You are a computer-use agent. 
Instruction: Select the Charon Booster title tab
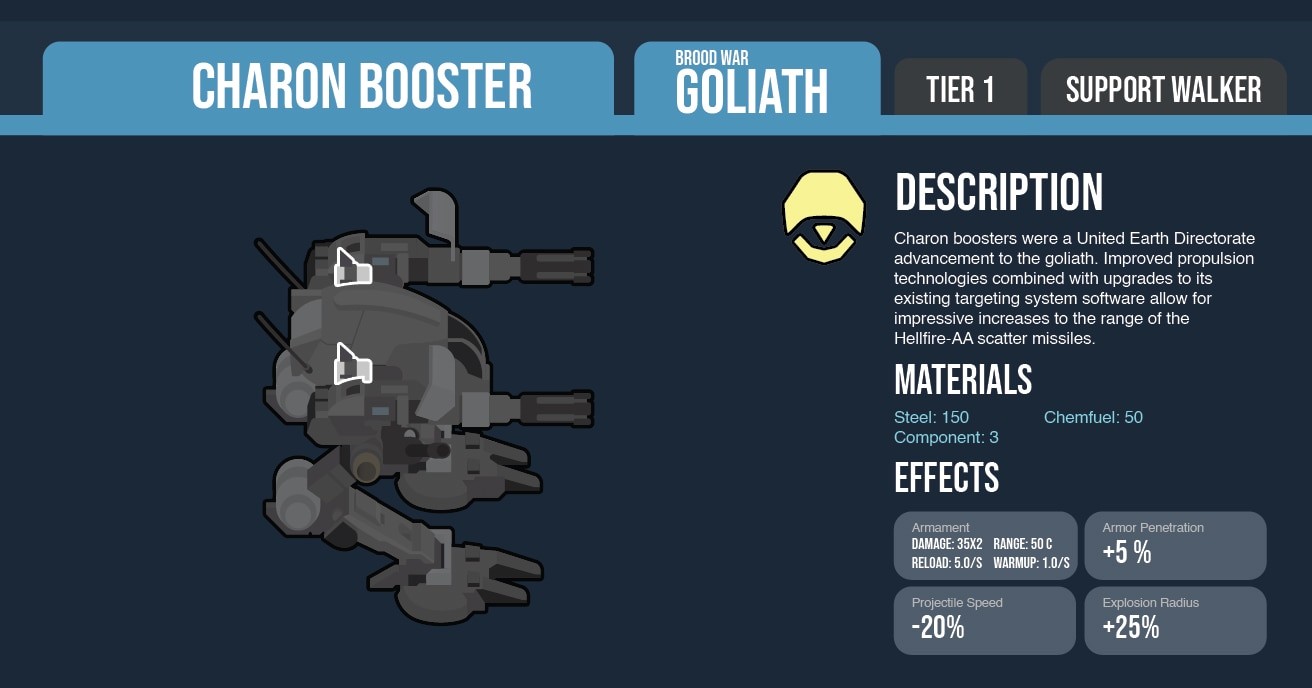328,86
